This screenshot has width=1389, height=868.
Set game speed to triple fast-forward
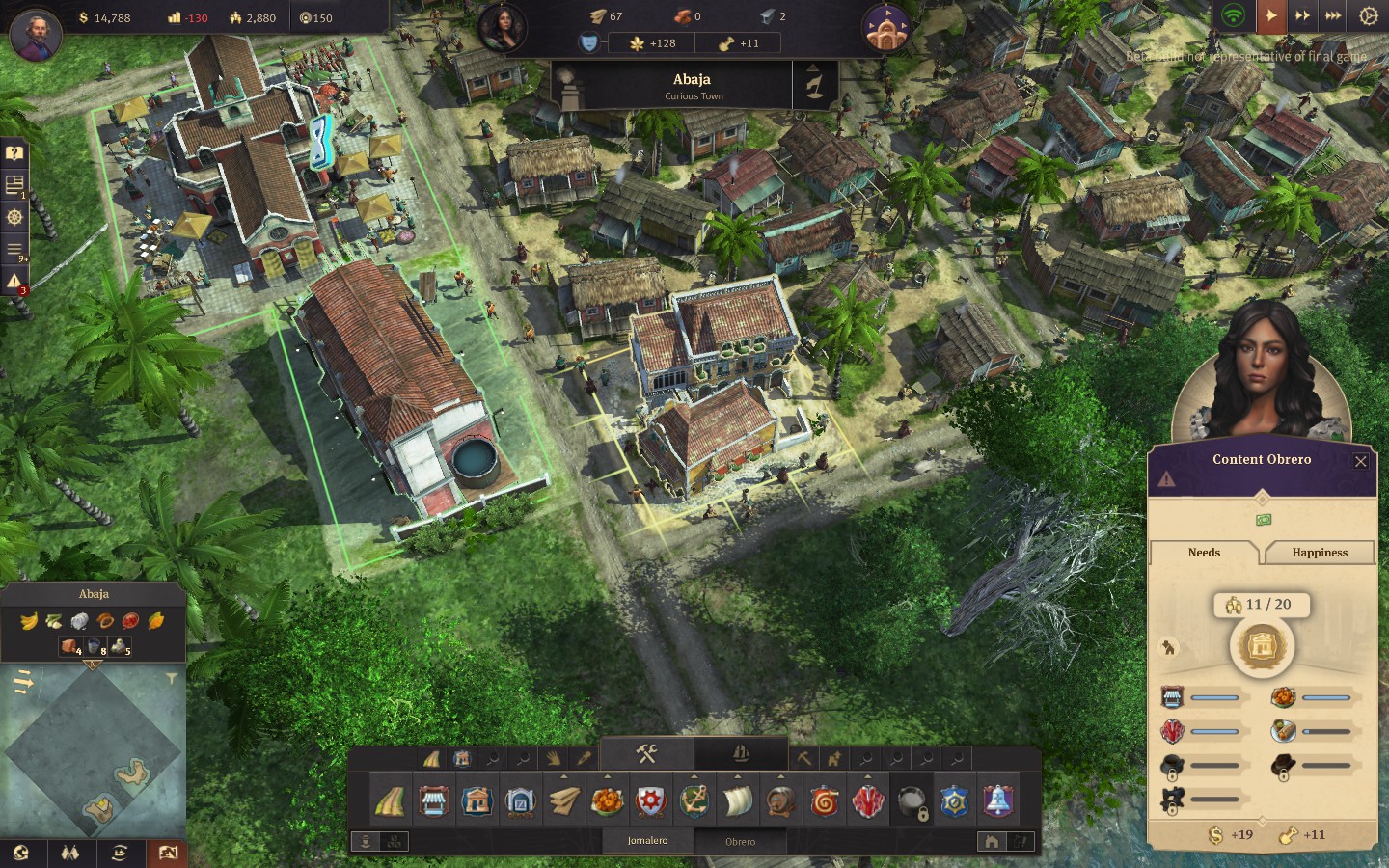[x=1333, y=16]
